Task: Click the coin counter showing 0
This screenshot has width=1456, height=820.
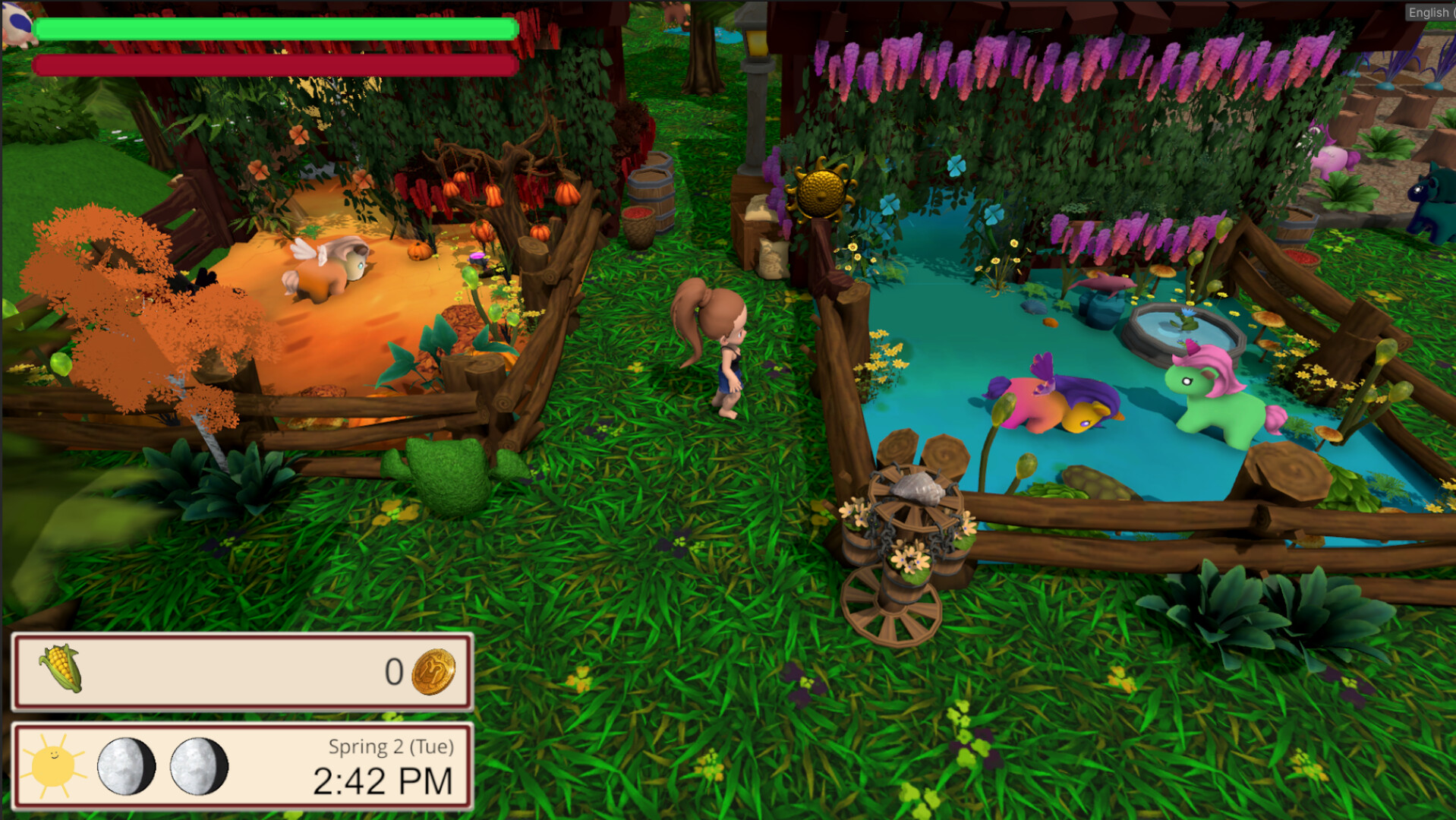Action: 394,671
